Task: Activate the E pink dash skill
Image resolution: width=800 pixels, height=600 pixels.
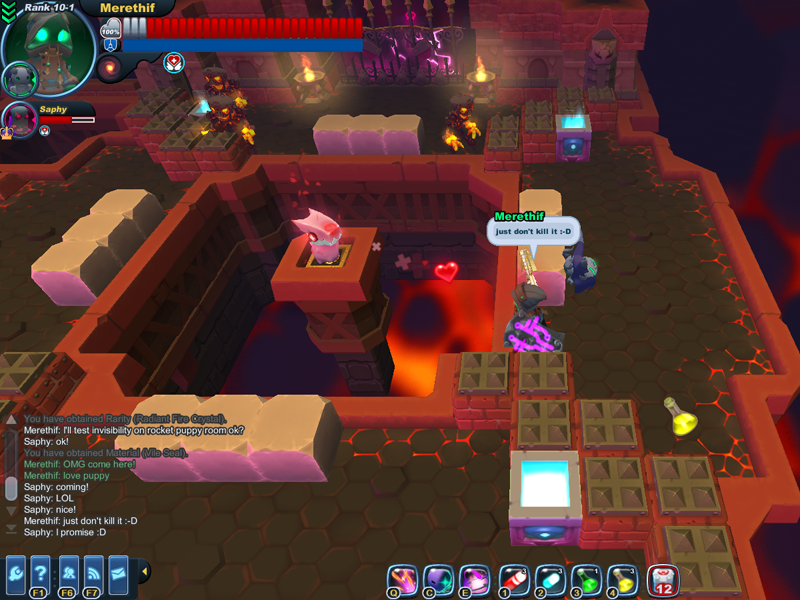Action: pyautogui.click(x=473, y=578)
